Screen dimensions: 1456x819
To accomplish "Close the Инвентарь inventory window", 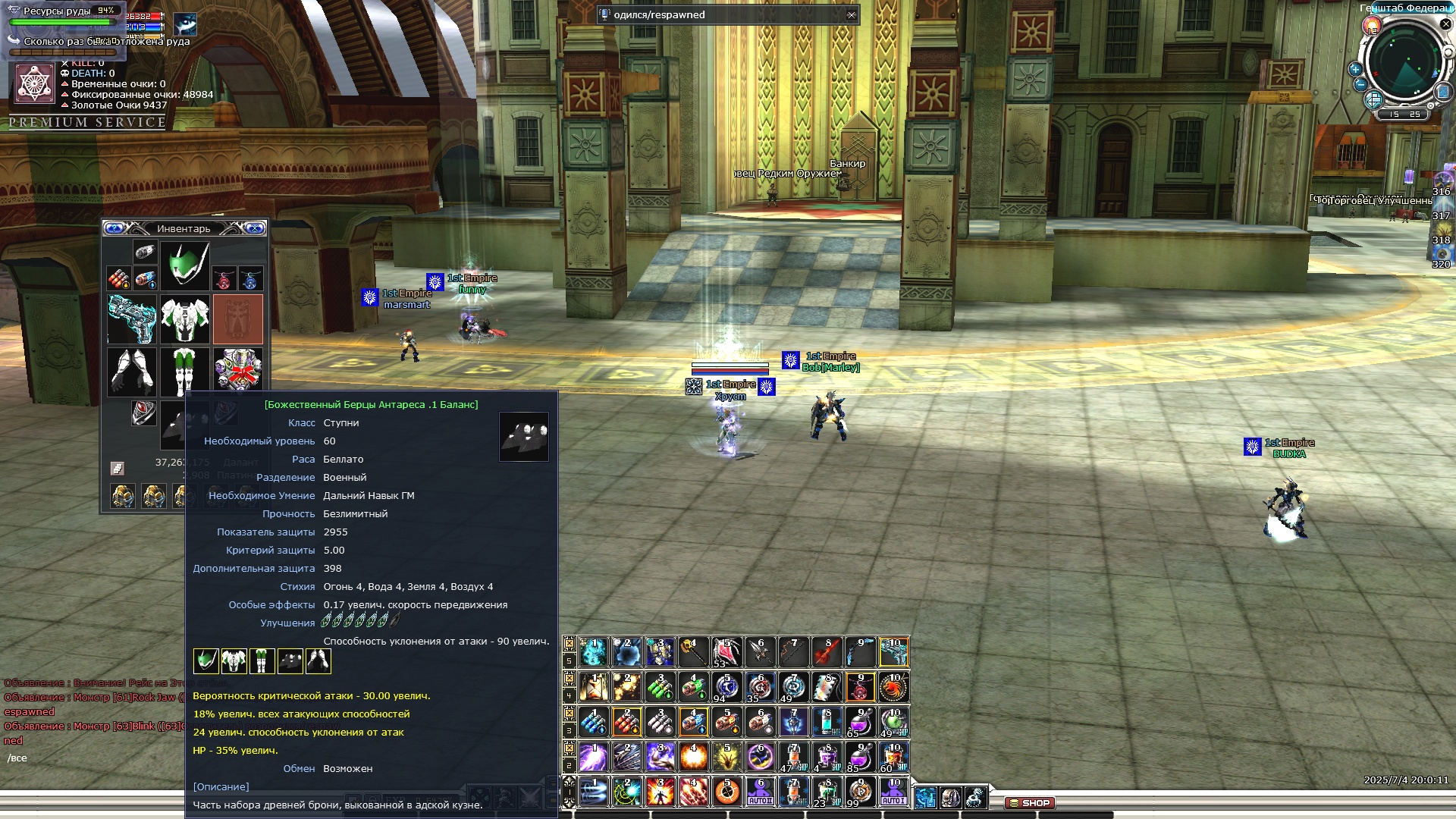I will [255, 228].
